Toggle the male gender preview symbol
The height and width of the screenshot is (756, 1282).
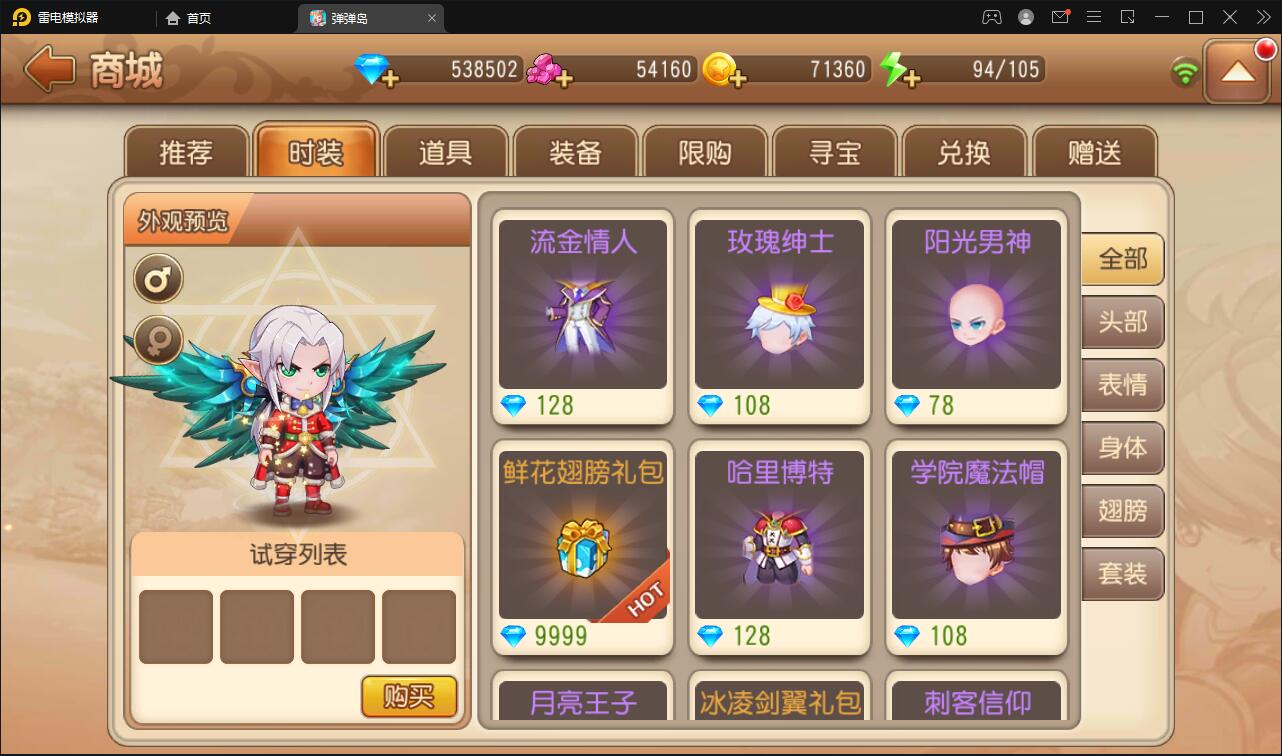pyautogui.click(x=156, y=278)
